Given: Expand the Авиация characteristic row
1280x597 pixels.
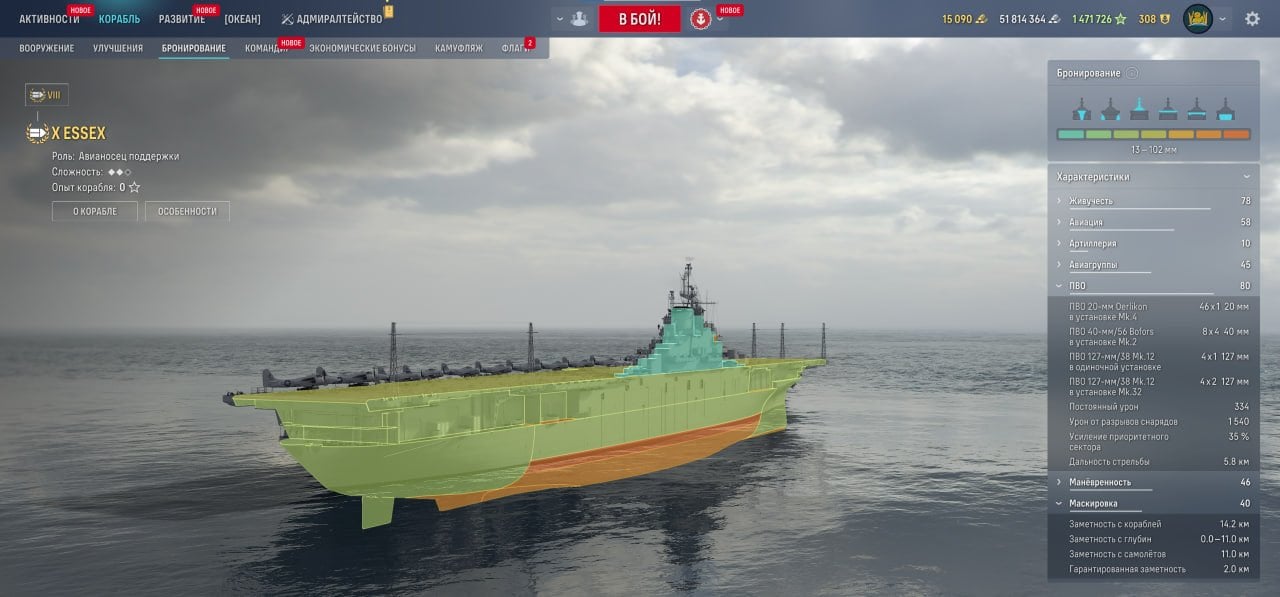Looking at the screenshot, I should pyautogui.click(x=1085, y=222).
